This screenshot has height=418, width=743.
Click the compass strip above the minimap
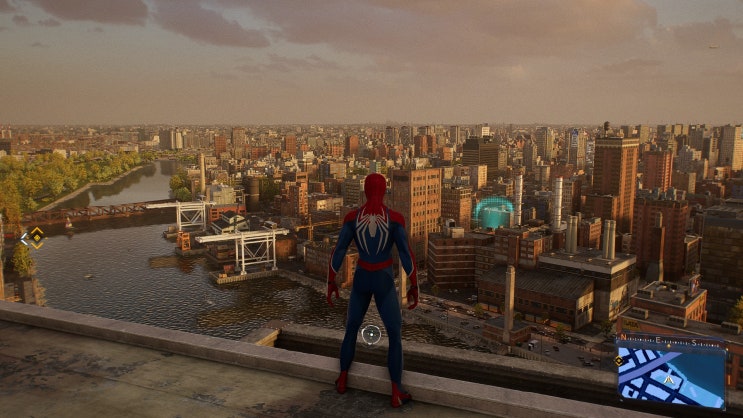(x=671, y=341)
